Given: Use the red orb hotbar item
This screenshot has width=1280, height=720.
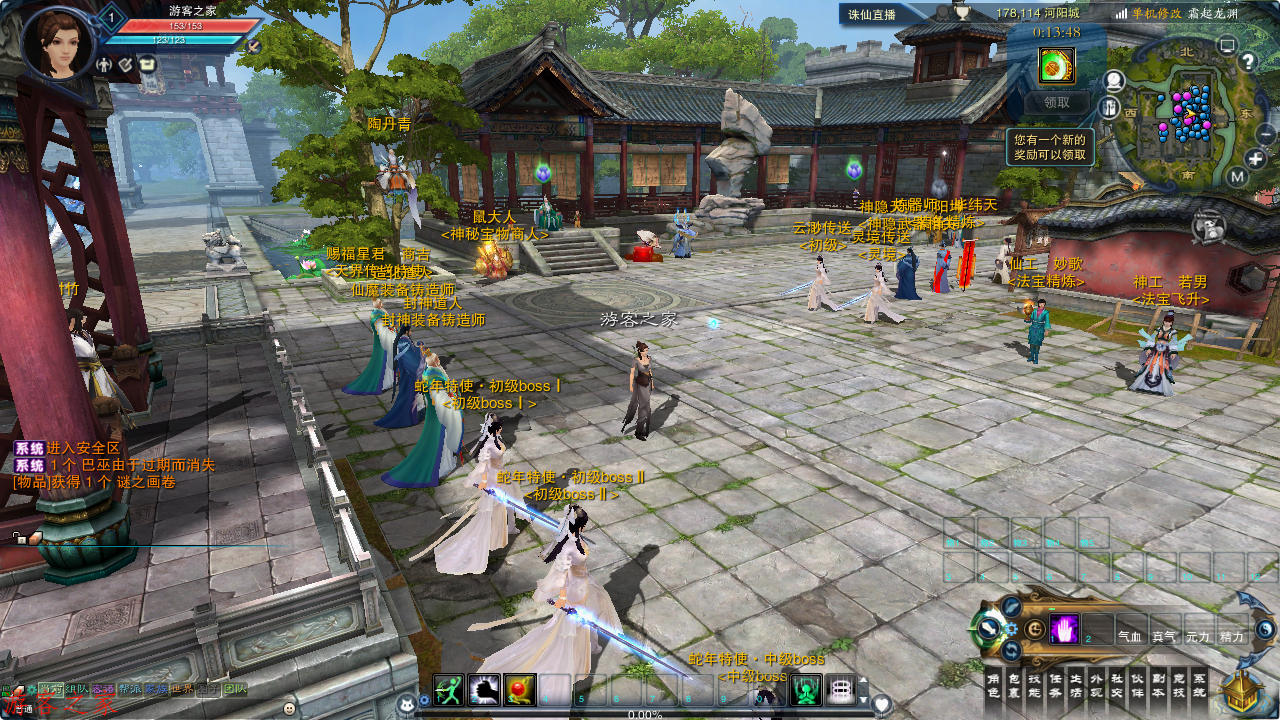Looking at the screenshot, I should 519,690.
